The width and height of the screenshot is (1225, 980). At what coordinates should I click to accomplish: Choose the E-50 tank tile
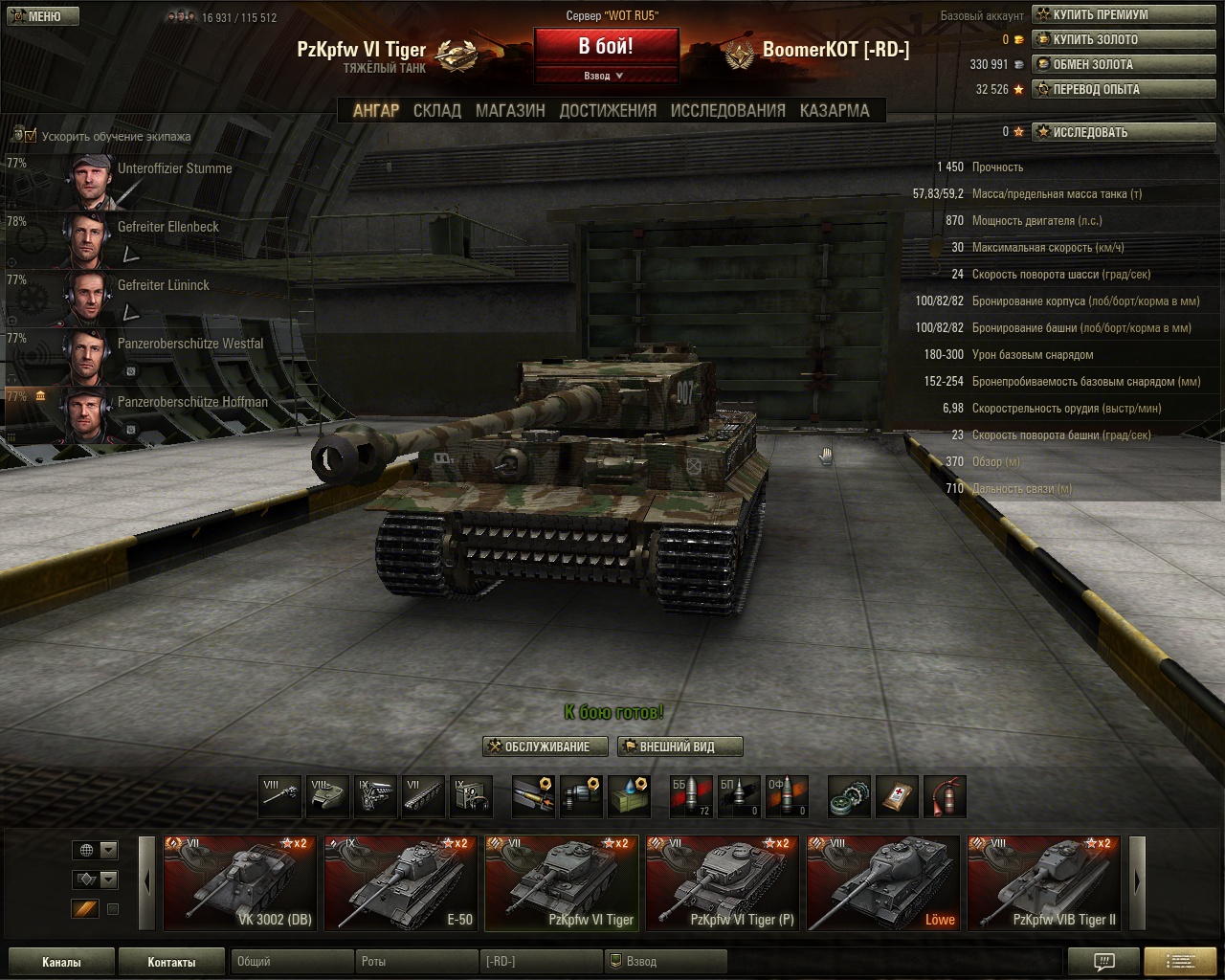(400, 882)
